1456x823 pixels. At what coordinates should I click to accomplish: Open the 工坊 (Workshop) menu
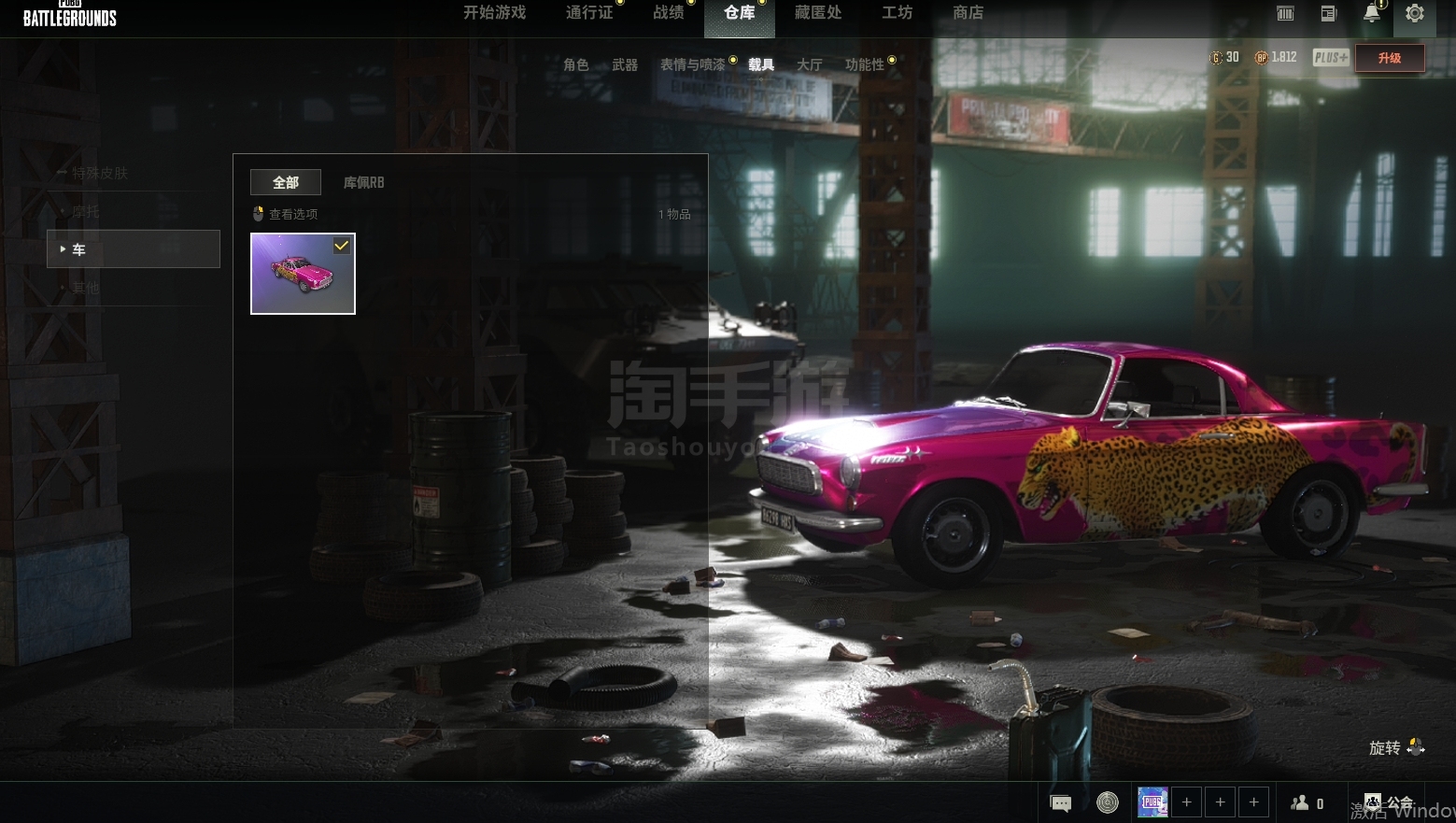[897, 13]
